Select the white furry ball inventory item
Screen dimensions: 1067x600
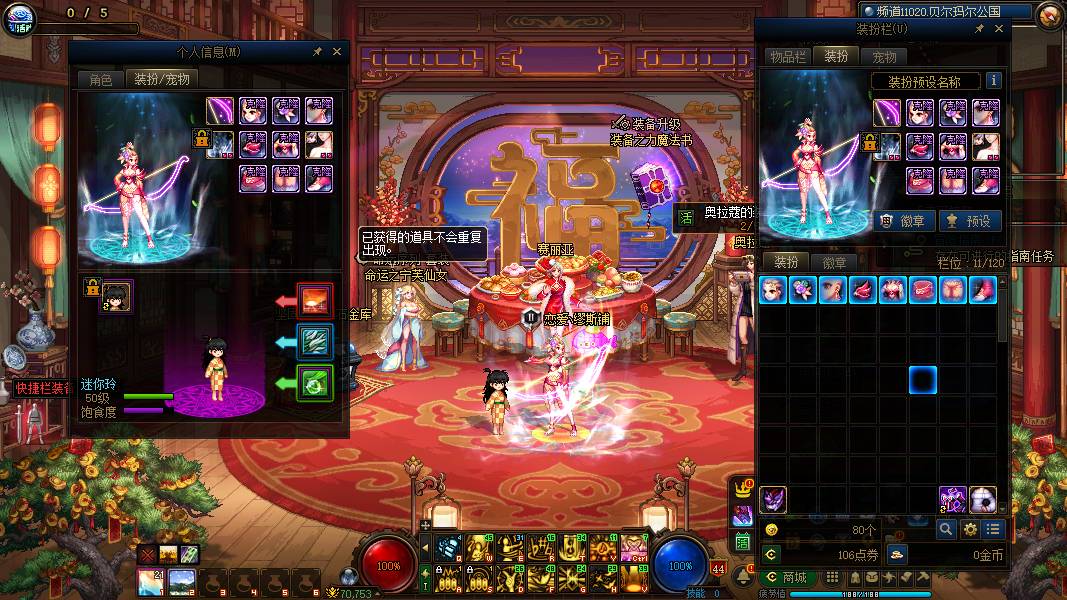click(983, 499)
